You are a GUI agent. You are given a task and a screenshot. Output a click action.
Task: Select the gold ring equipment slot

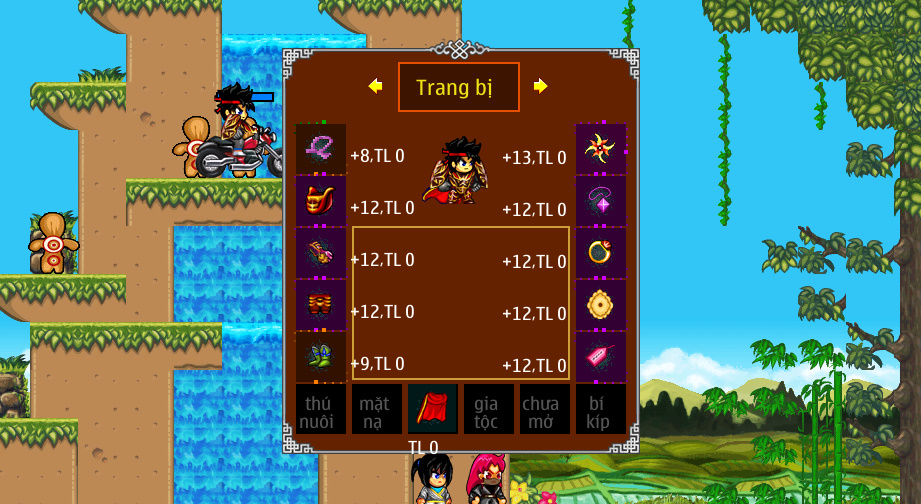click(x=601, y=253)
